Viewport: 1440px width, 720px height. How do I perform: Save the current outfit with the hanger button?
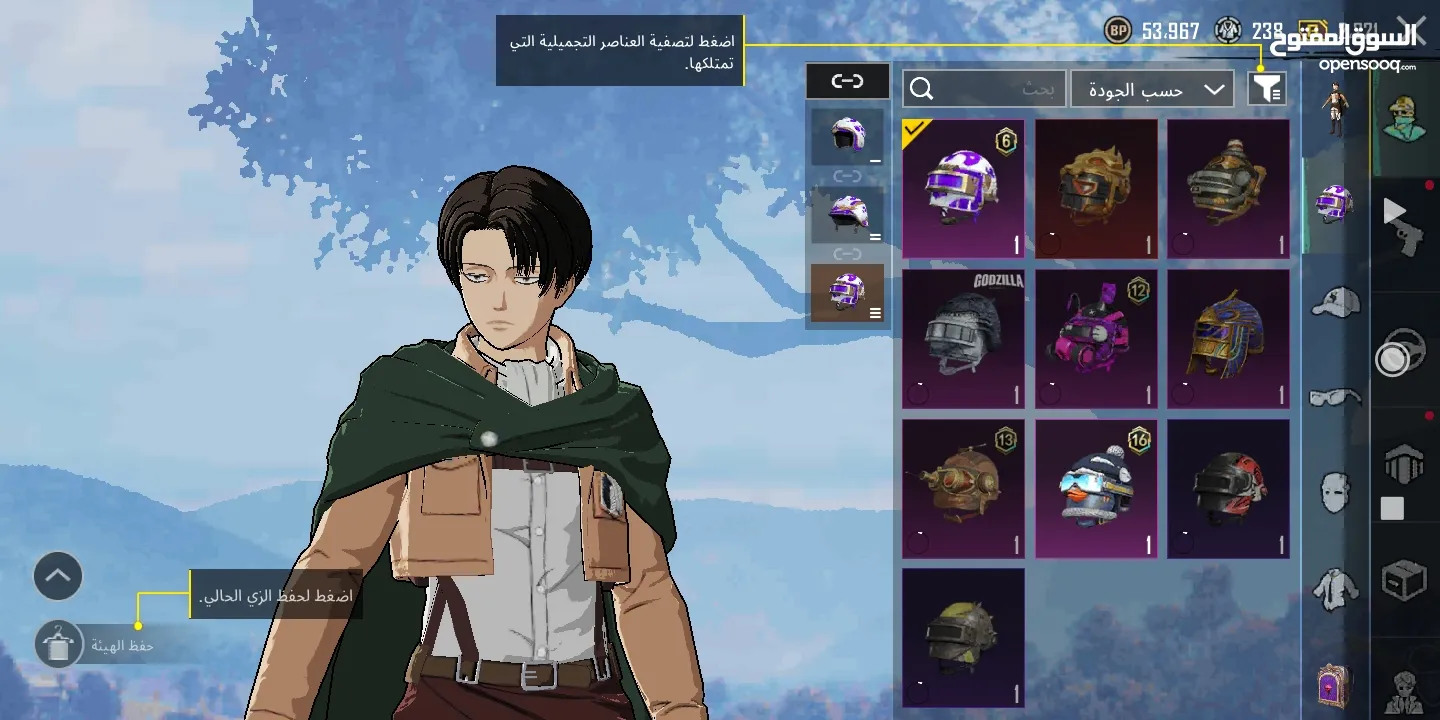pyautogui.click(x=58, y=645)
